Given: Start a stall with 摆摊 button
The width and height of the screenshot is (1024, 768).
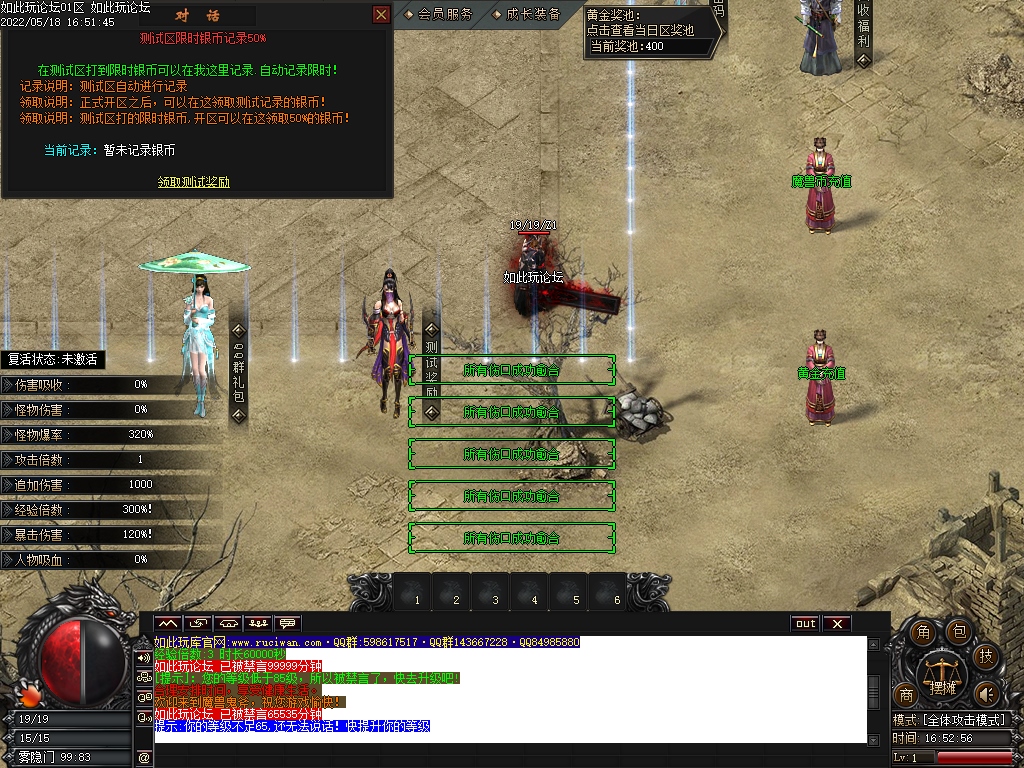Looking at the screenshot, I should tap(943, 678).
